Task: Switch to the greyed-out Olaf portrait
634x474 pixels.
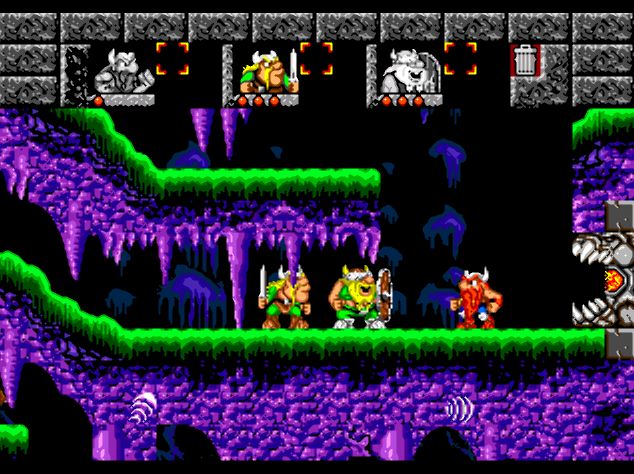Action: [406, 71]
